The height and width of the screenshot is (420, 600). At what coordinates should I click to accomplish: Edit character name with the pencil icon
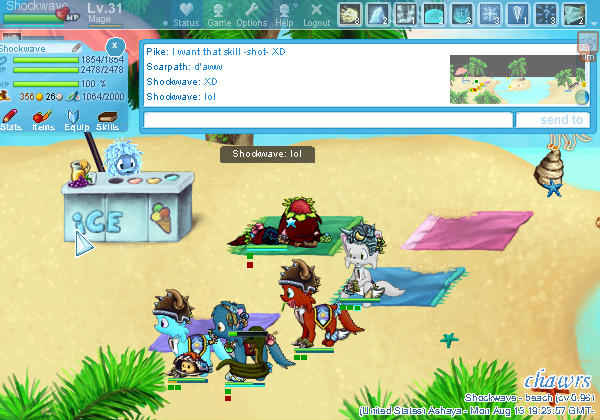pos(77,47)
